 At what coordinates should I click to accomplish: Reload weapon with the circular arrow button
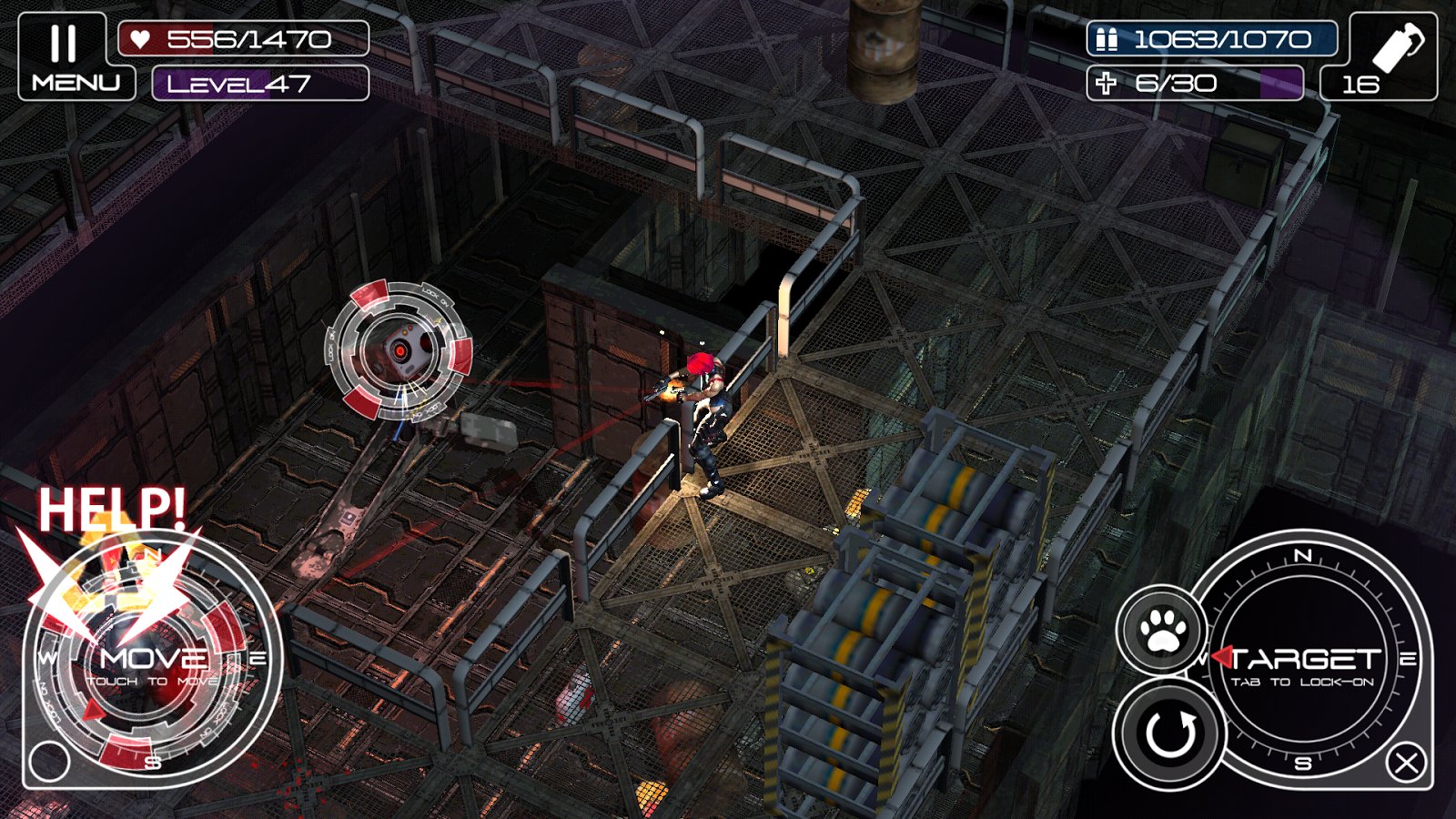(x=1169, y=733)
